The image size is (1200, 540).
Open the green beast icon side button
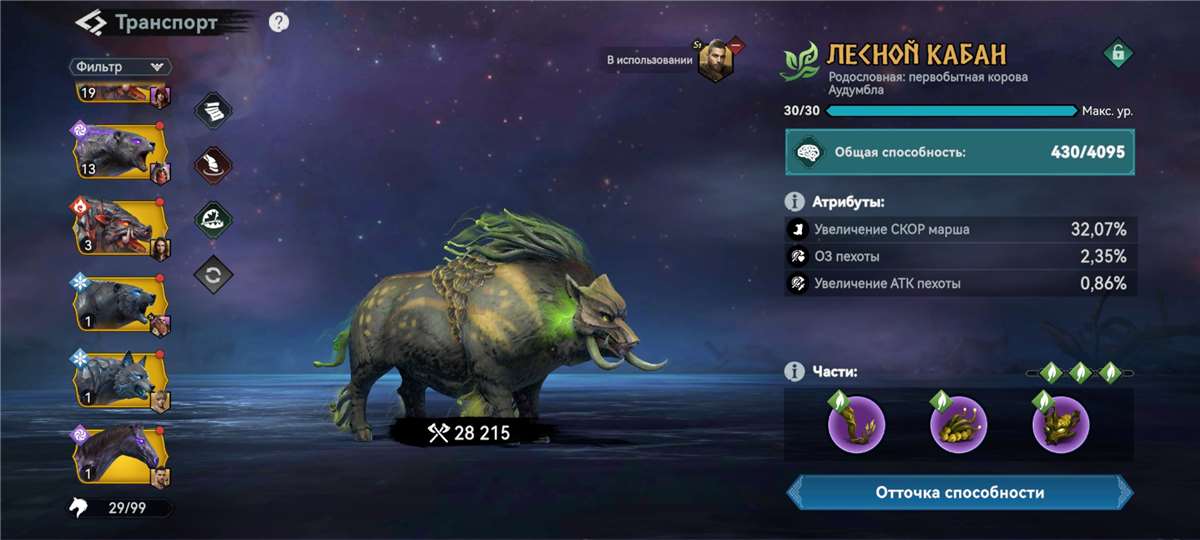(211, 218)
